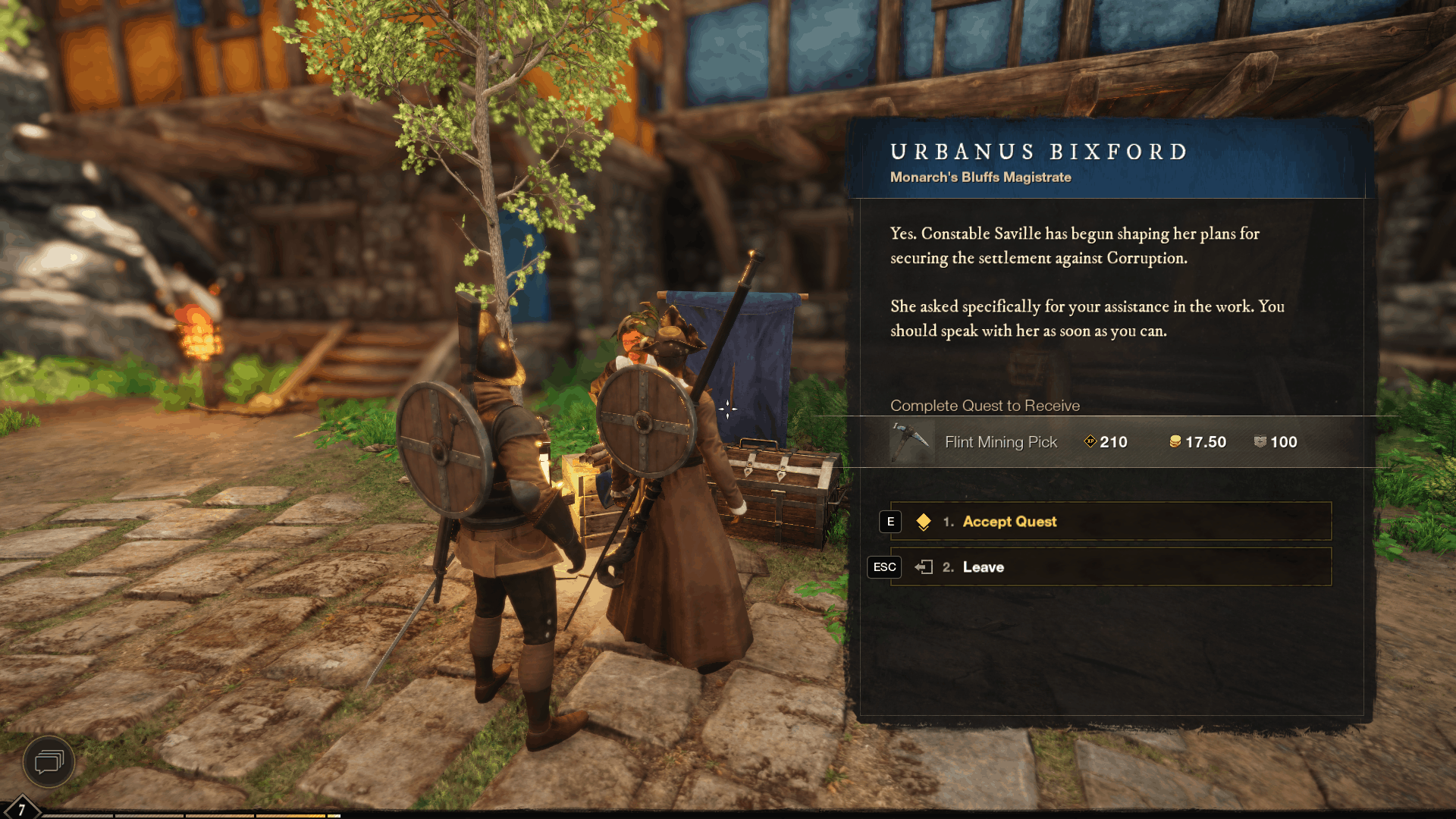Click the Monarch's Bluffs Magistrate subtitle
The height and width of the screenshot is (819, 1456).
point(979,177)
